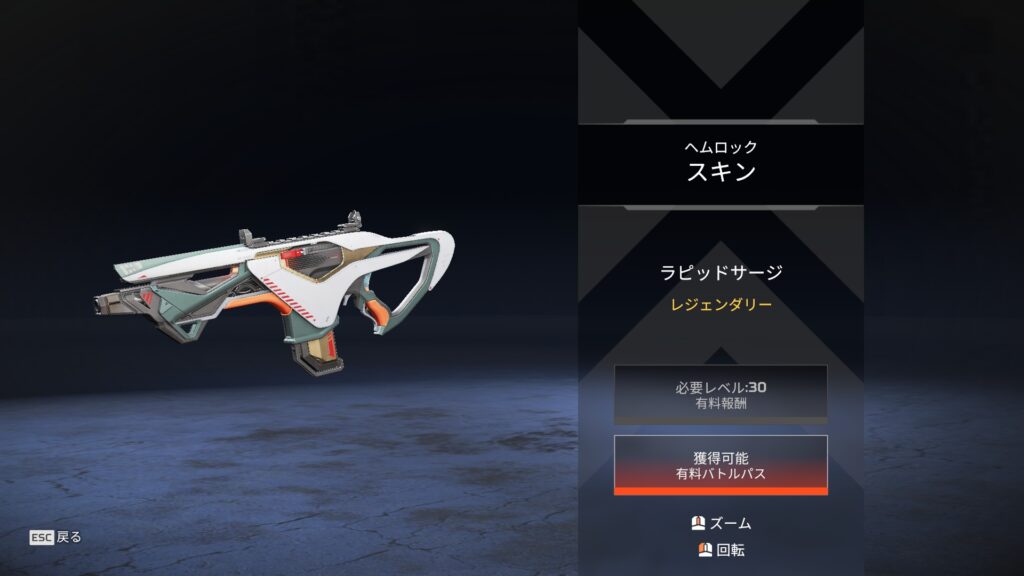
Task: Click the 獲得可能 有料バトルパス button
Action: [720, 465]
